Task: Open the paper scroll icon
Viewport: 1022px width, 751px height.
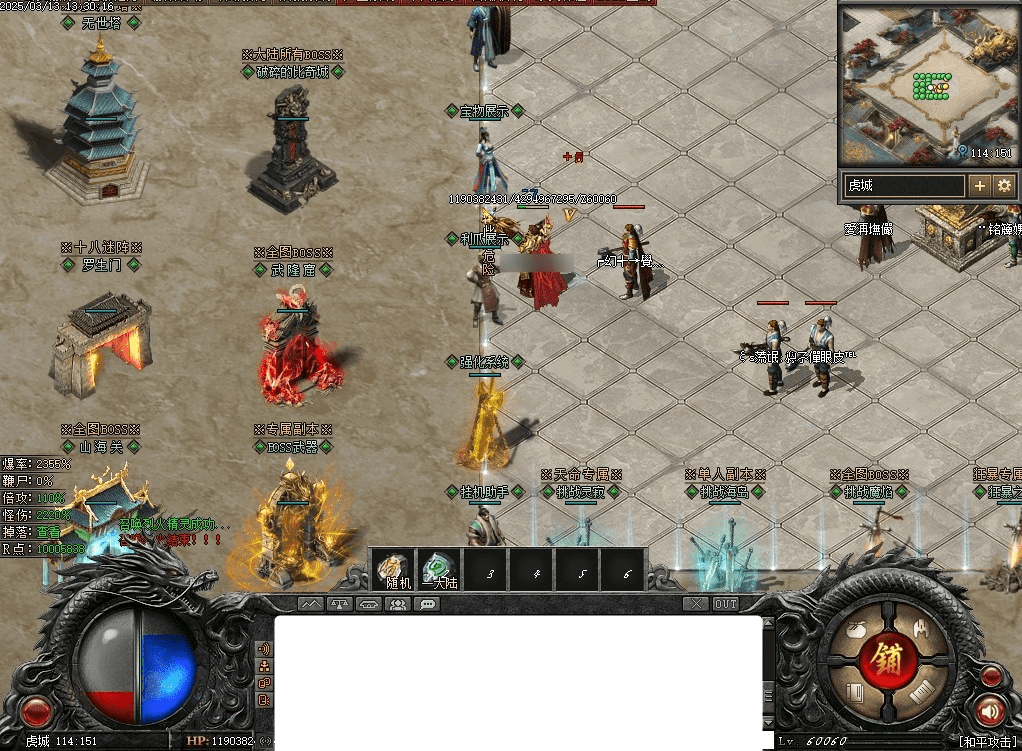Action: point(922,691)
